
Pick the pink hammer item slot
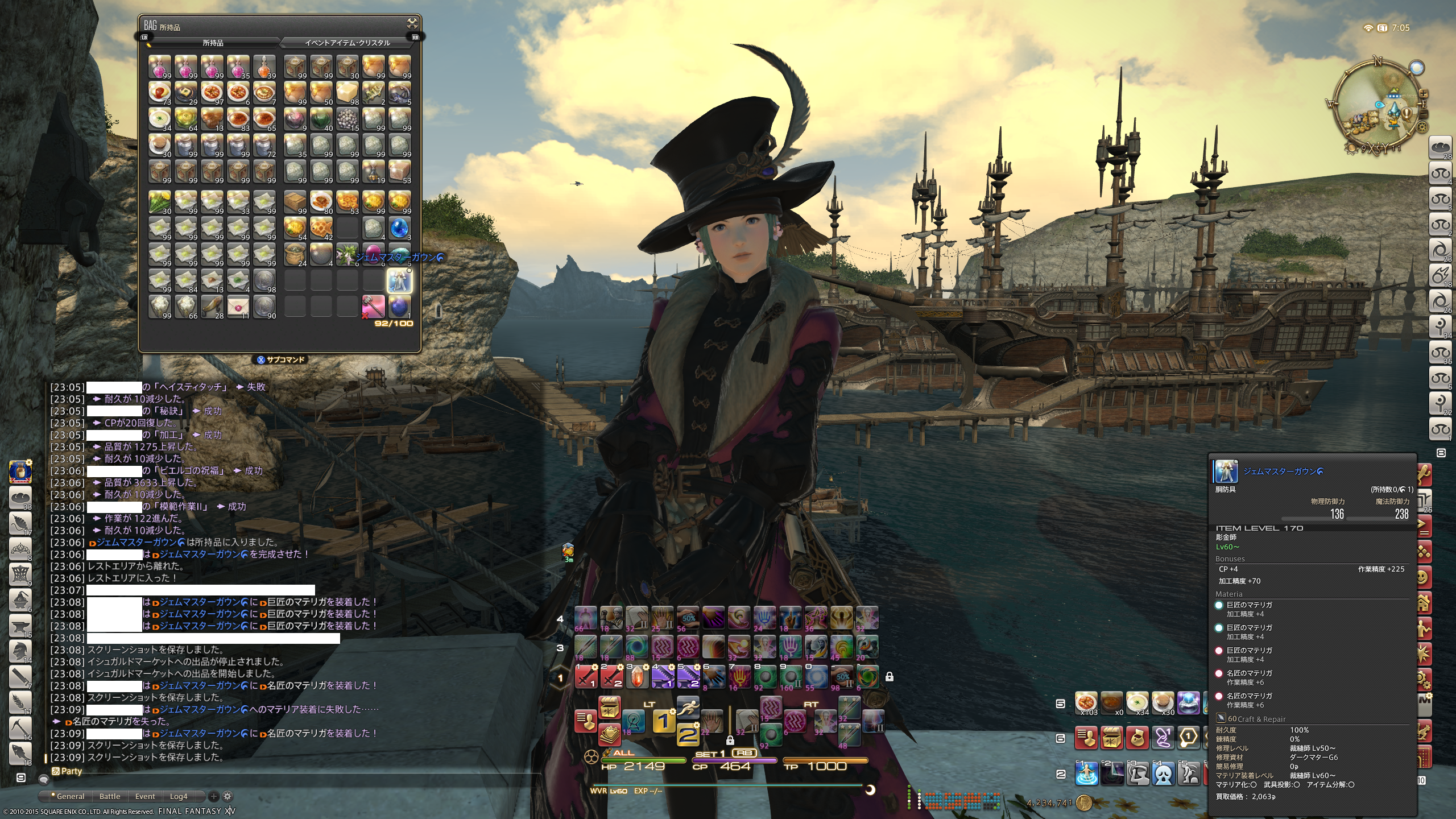click(373, 306)
